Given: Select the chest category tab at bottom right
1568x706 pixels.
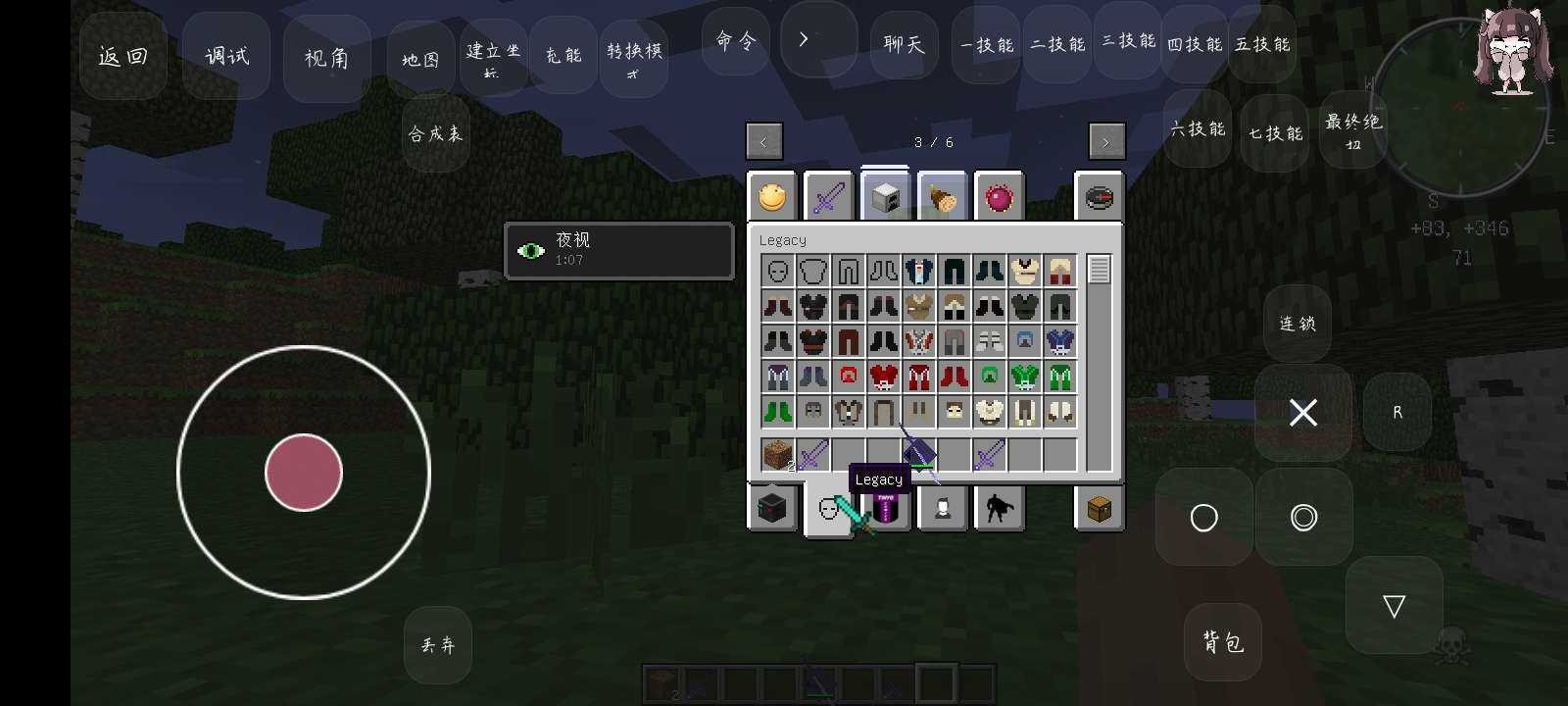Looking at the screenshot, I should (x=1099, y=508).
